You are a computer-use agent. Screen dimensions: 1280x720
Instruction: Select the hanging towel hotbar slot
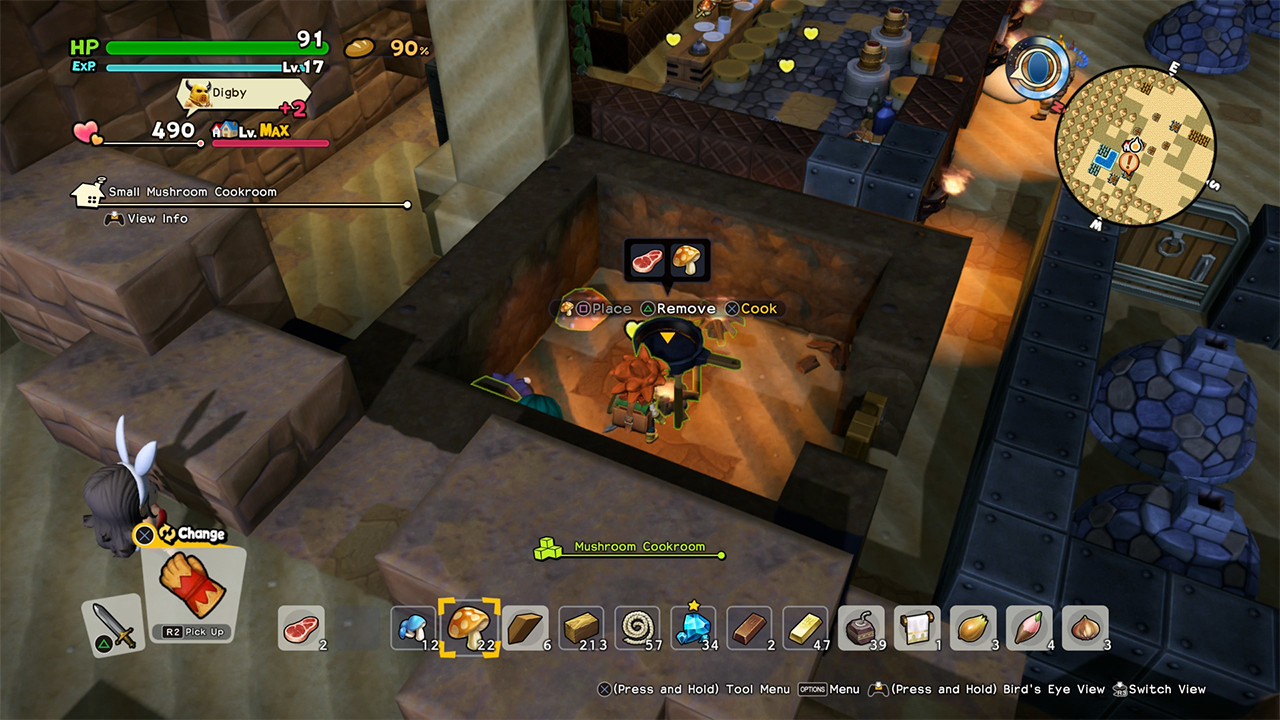click(x=917, y=628)
